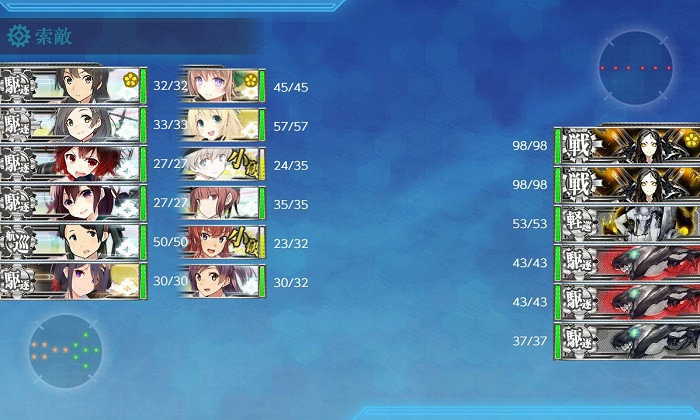Select the ally ship banner with 32/32 HP
700x420 pixels.
(x=70, y=85)
